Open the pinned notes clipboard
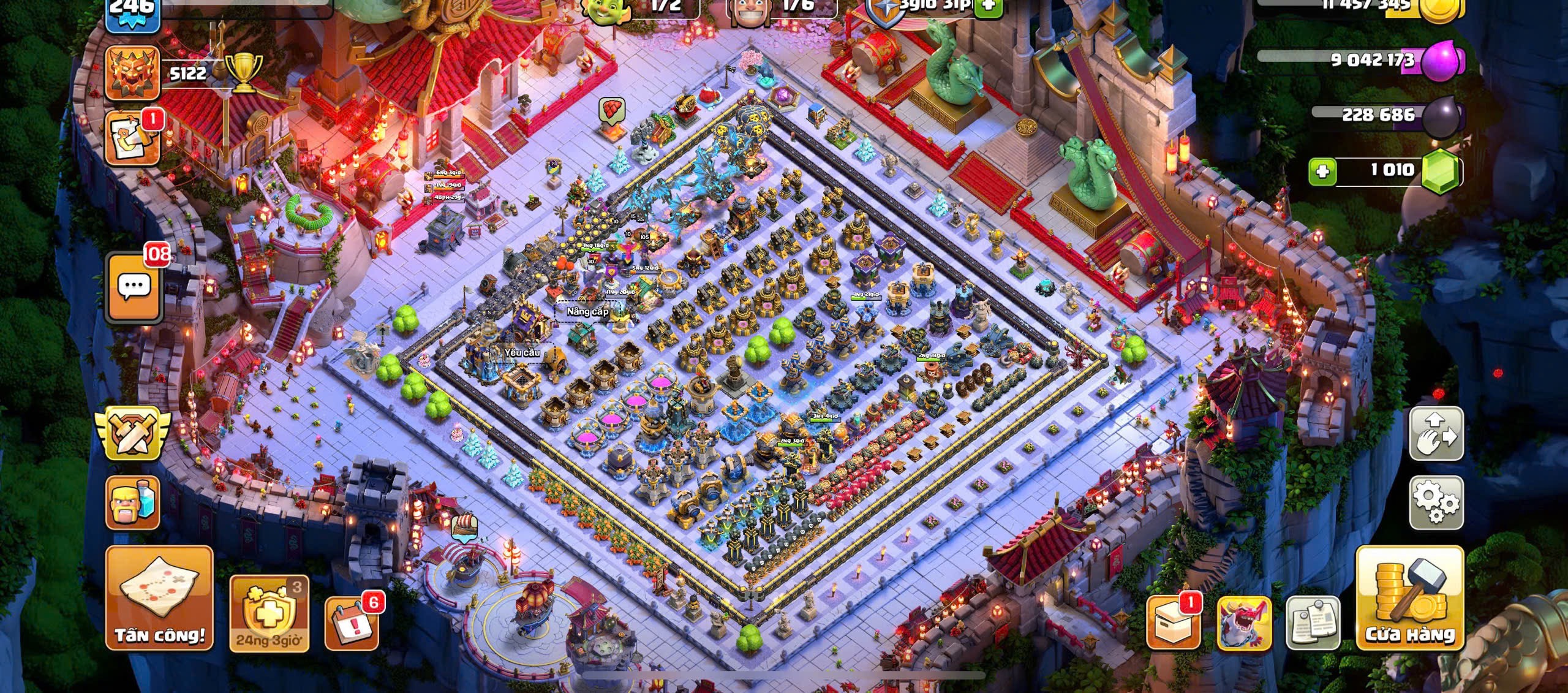This screenshot has height=693, width=1568. tap(1312, 622)
